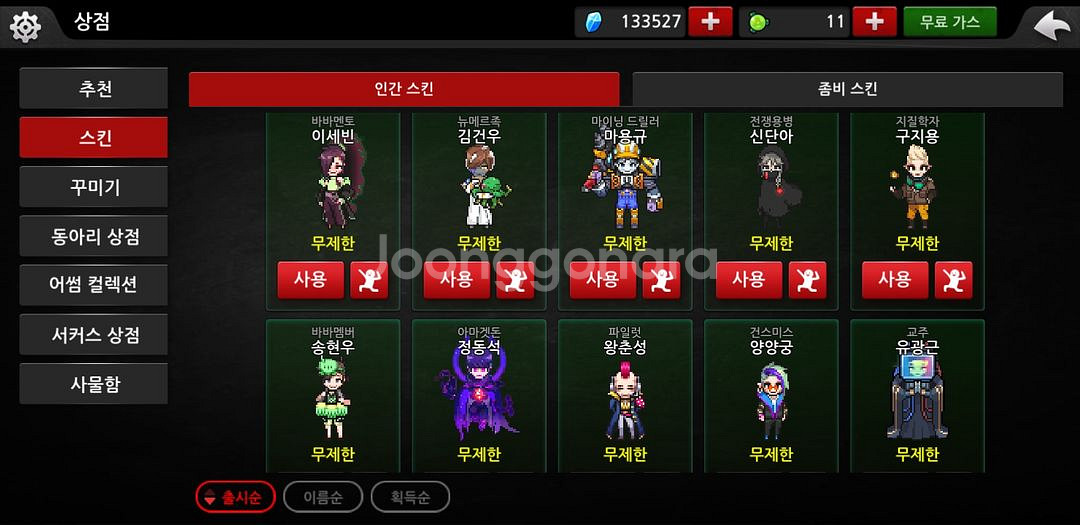Go back with the arrow button
The height and width of the screenshot is (525, 1080).
click(1051, 25)
